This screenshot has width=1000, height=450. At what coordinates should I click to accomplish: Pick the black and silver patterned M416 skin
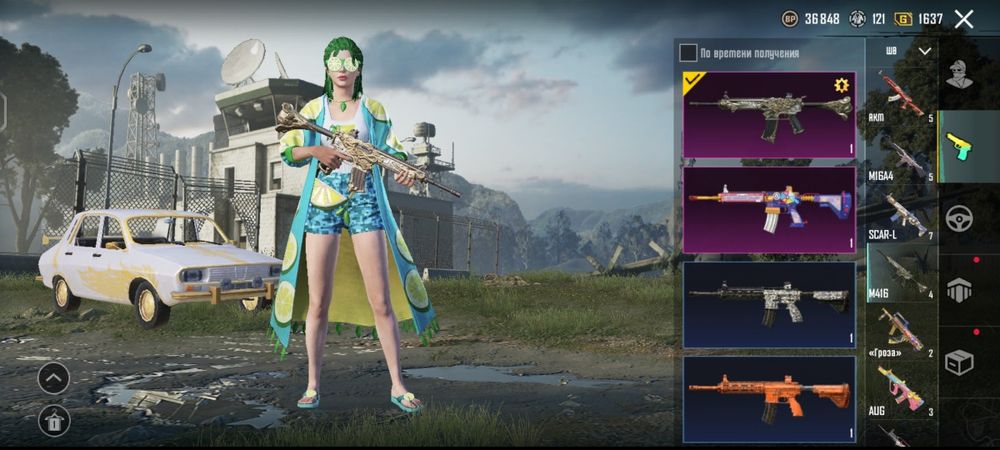(768, 304)
